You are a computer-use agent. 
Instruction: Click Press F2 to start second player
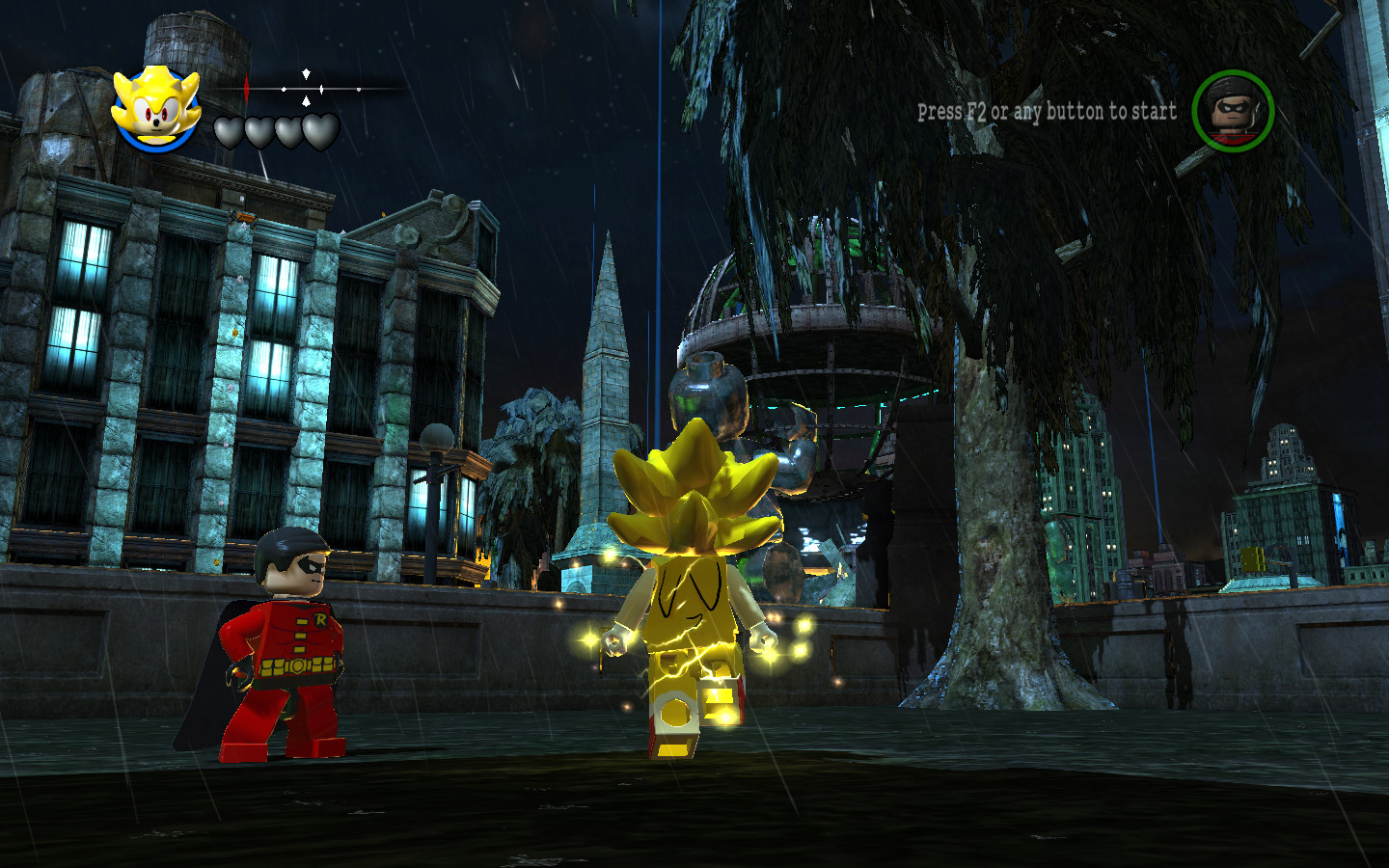click(x=953, y=111)
